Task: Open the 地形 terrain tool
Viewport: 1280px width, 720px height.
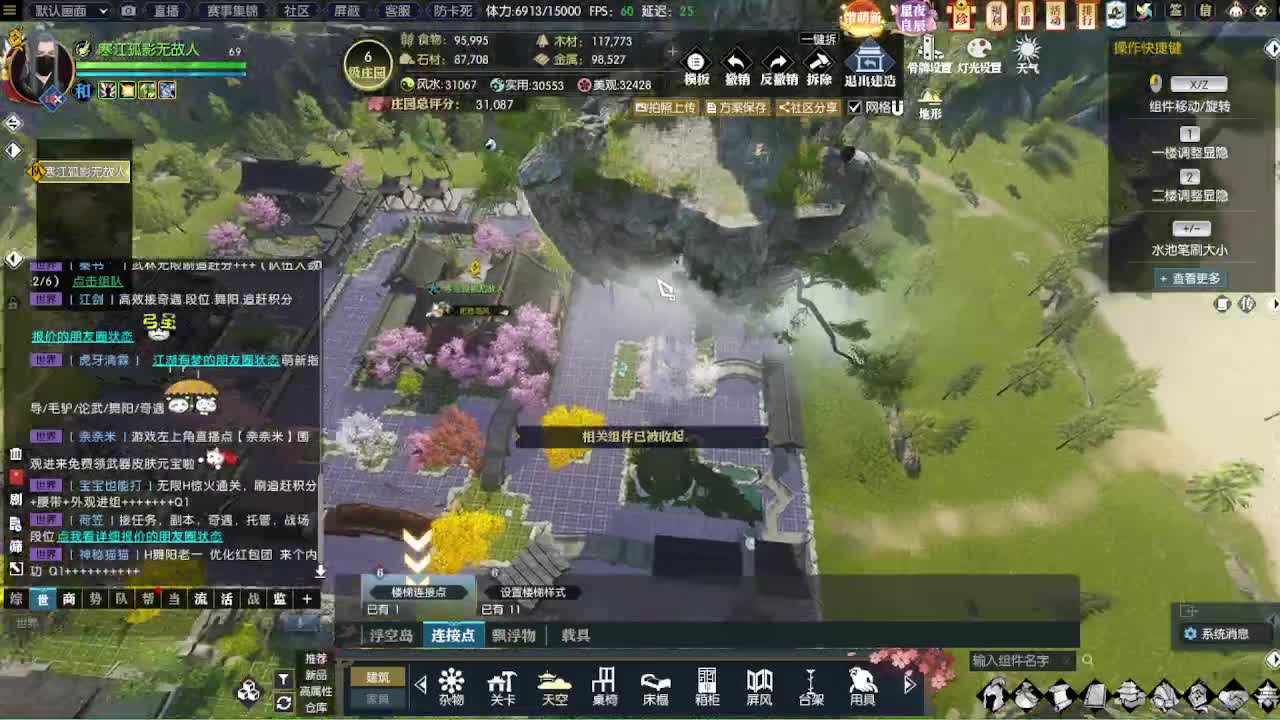Action: 932,100
